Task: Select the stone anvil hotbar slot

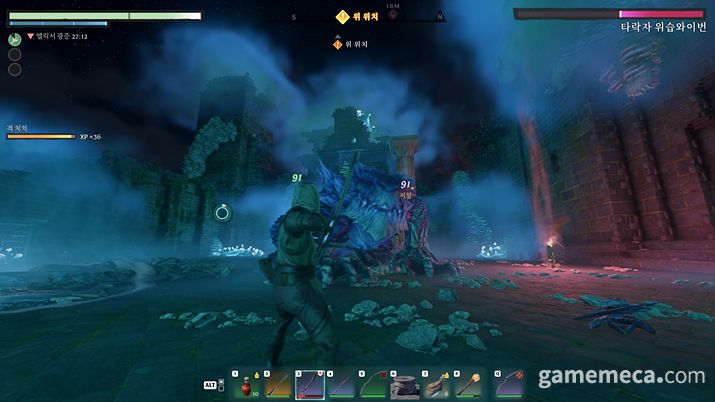Action: point(404,385)
